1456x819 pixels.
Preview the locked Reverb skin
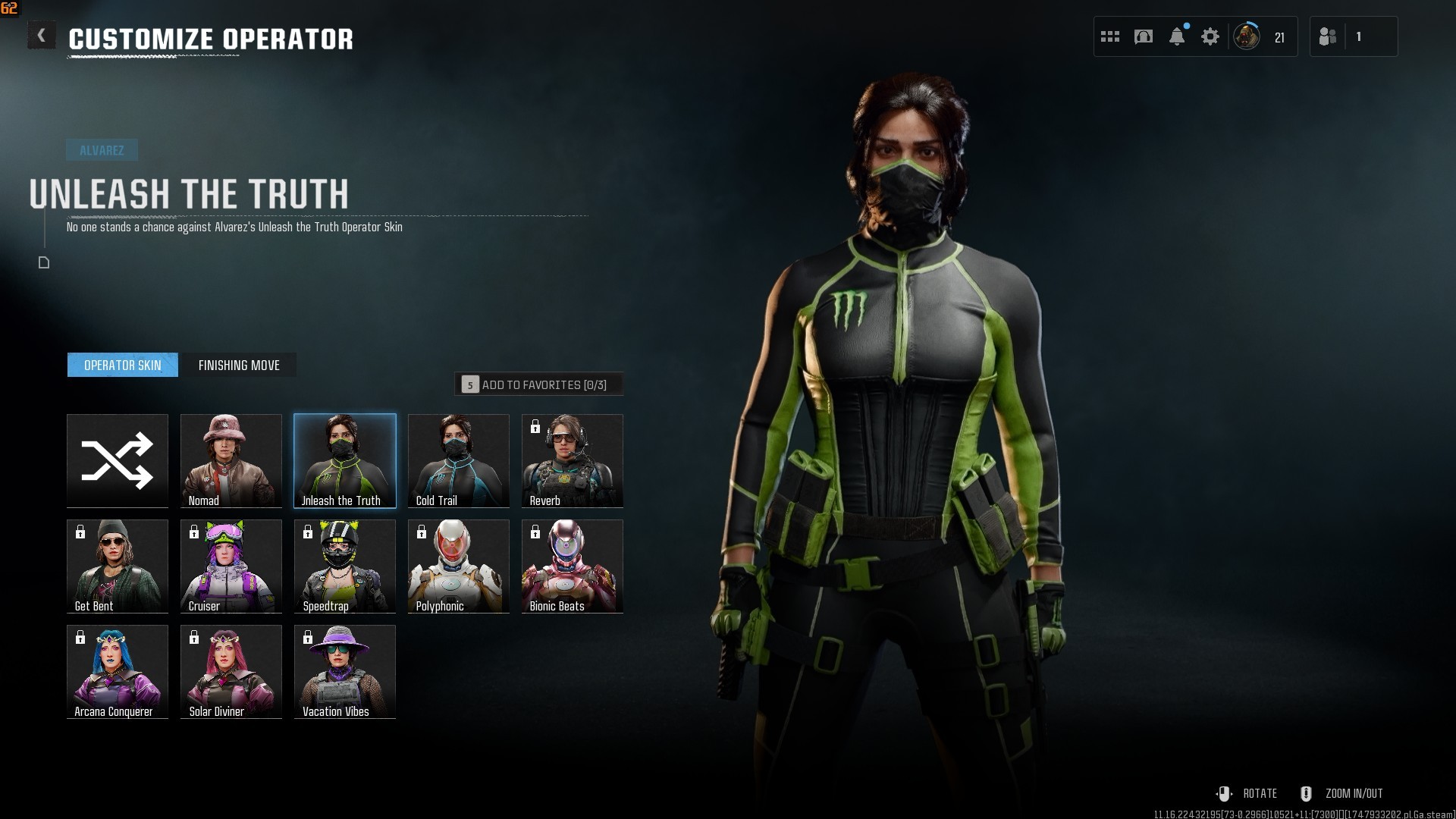coord(573,460)
